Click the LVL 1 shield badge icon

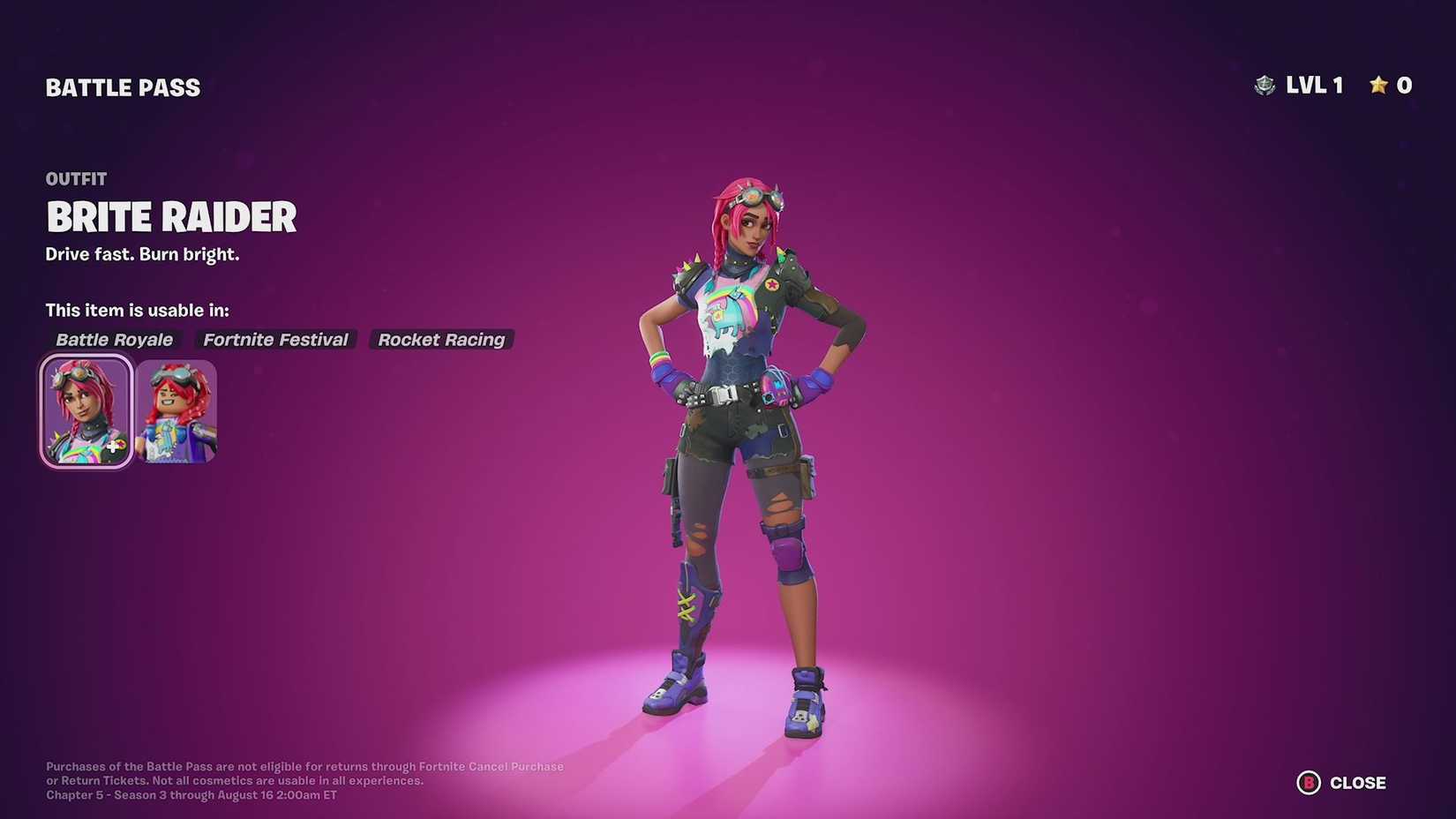coord(1265,86)
